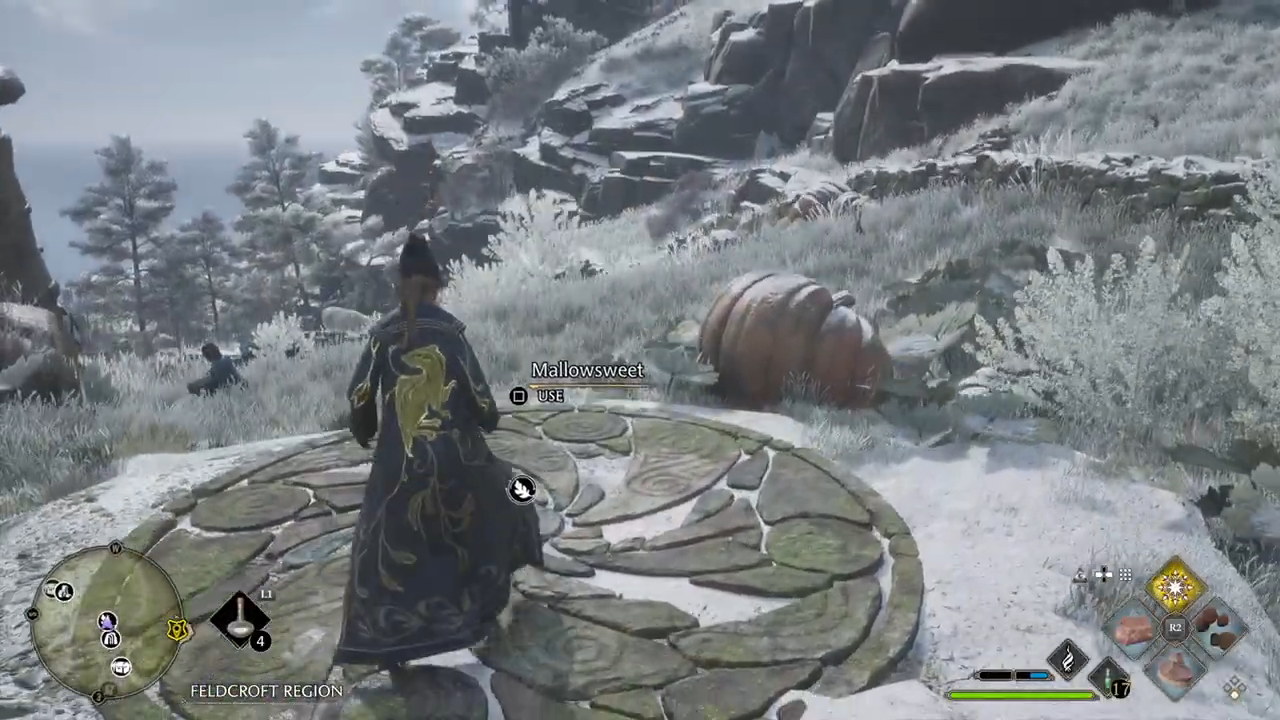Switch spell set using four-diamond indicator
1280x720 pixels.
[x=1236, y=687]
